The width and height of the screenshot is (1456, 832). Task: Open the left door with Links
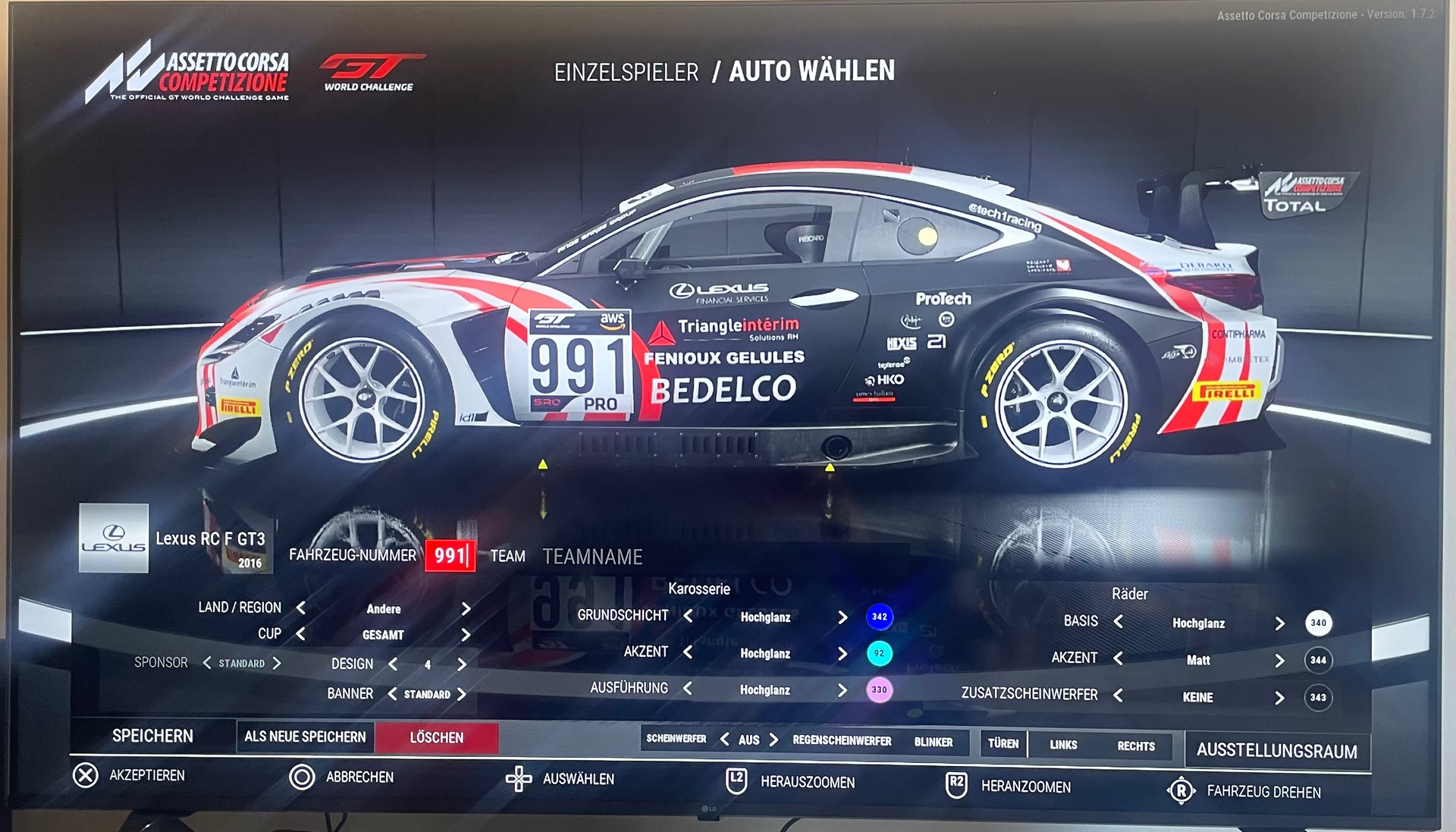[x=1063, y=745]
